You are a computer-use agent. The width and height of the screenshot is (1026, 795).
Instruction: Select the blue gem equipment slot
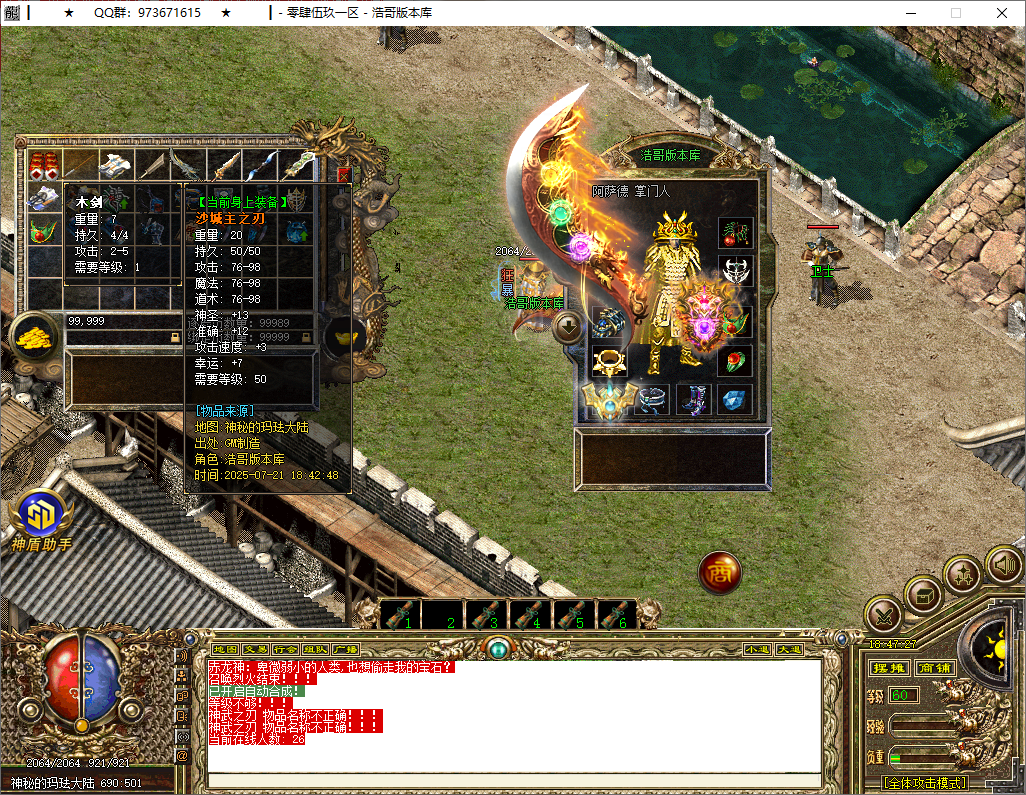pyautogui.click(x=736, y=400)
